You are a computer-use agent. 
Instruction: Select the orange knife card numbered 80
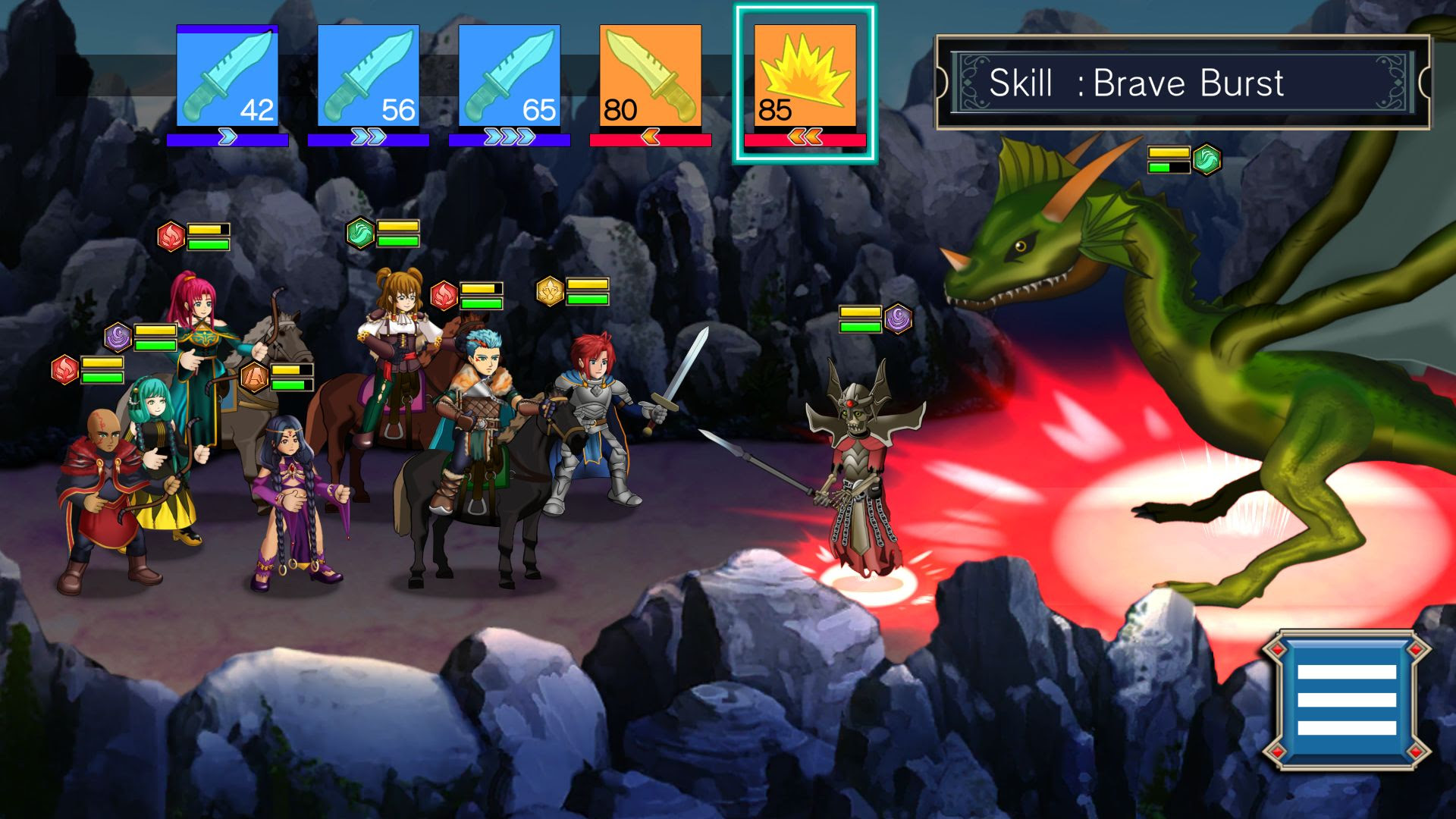click(x=651, y=77)
